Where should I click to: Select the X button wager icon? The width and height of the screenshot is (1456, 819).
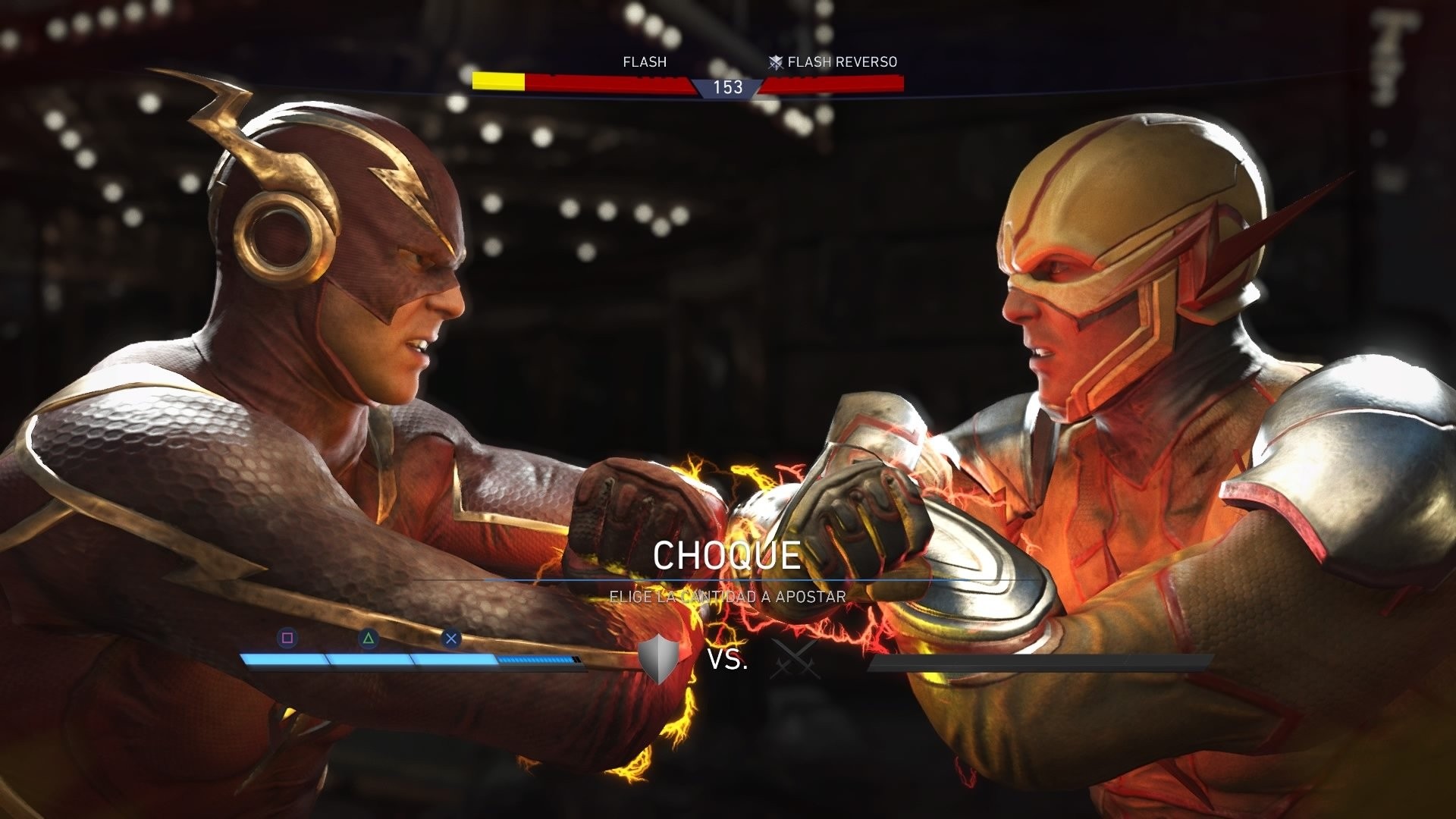[x=451, y=638]
